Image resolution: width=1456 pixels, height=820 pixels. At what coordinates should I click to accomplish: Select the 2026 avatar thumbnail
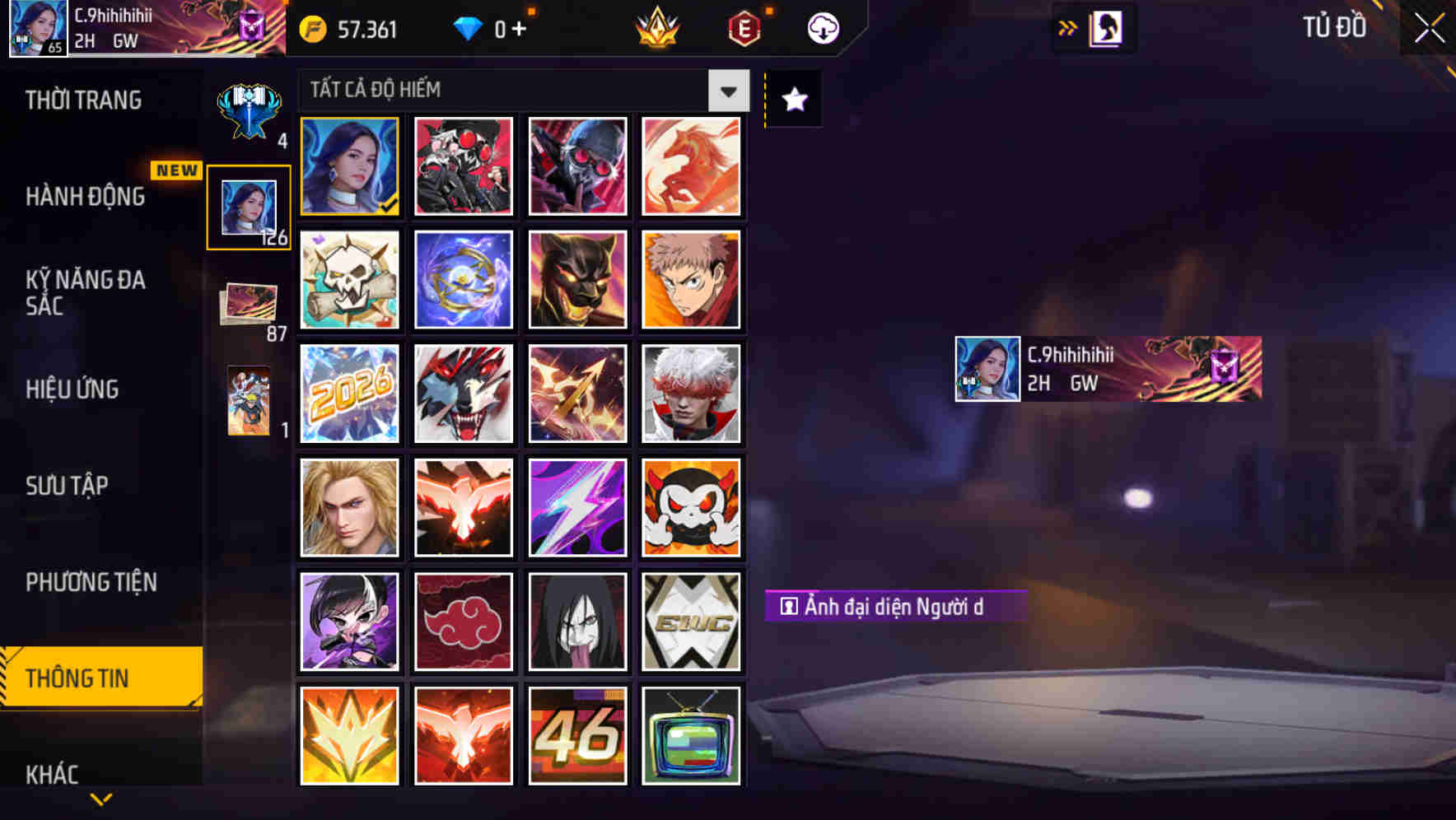pos(349,394)
